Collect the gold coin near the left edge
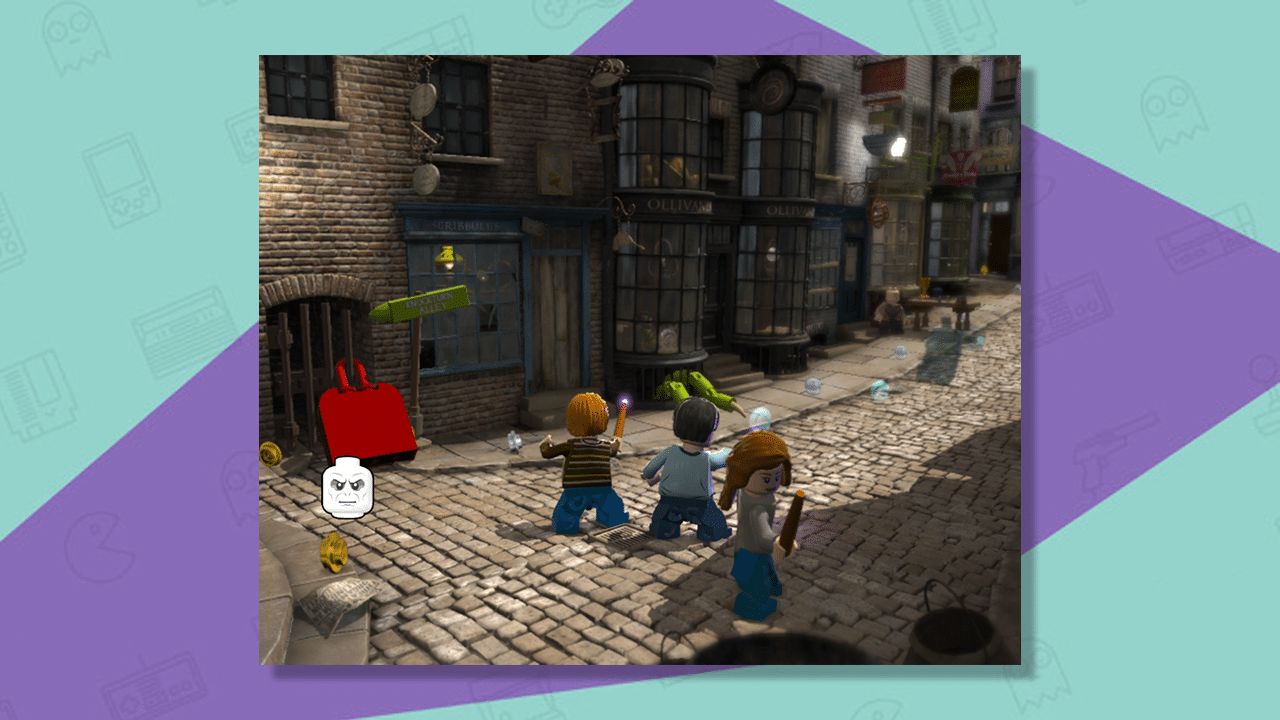The width and height of the screenshot is (1280, 720). (270, 453)
